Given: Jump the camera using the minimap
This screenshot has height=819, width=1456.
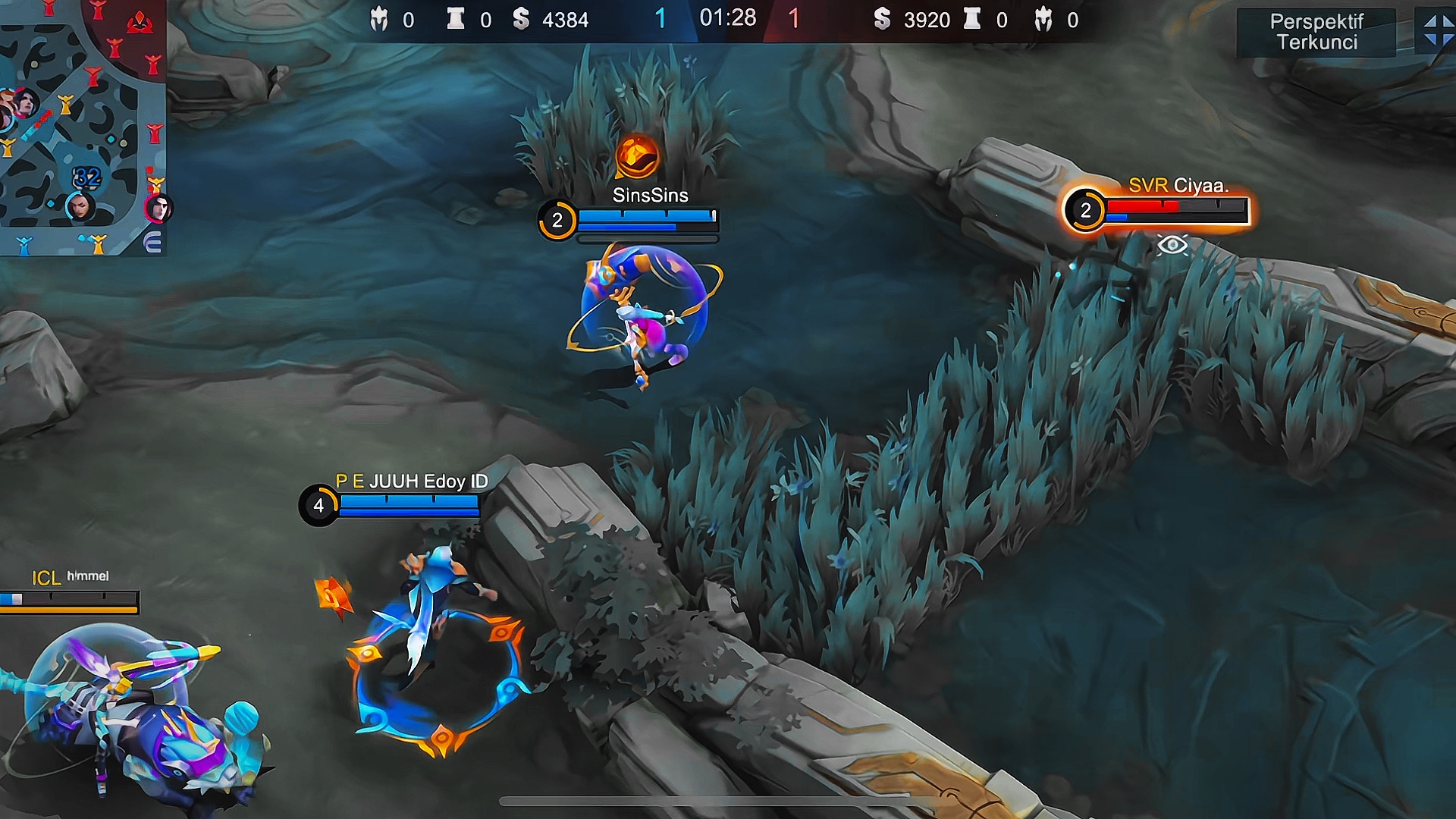Looking at the screenshot, I should 82,127.
